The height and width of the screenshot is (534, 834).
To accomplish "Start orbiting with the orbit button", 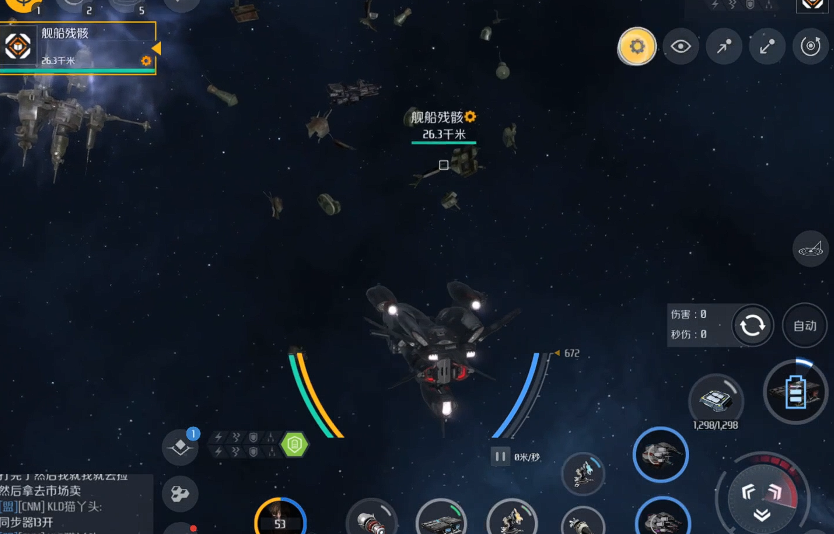I will click(810, 46).
